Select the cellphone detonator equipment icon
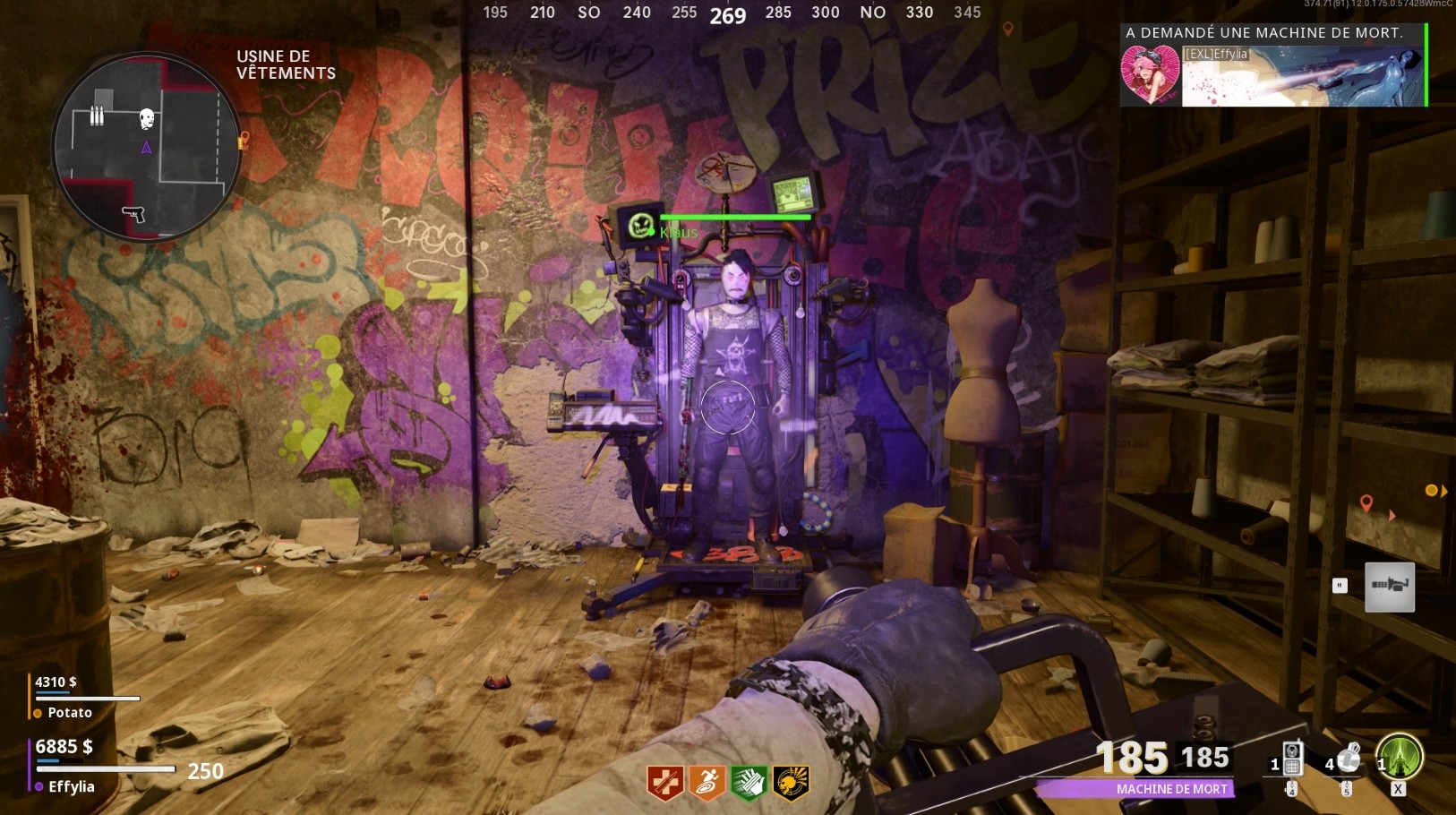The image size is (1456, 815). tap(1293, 757)
